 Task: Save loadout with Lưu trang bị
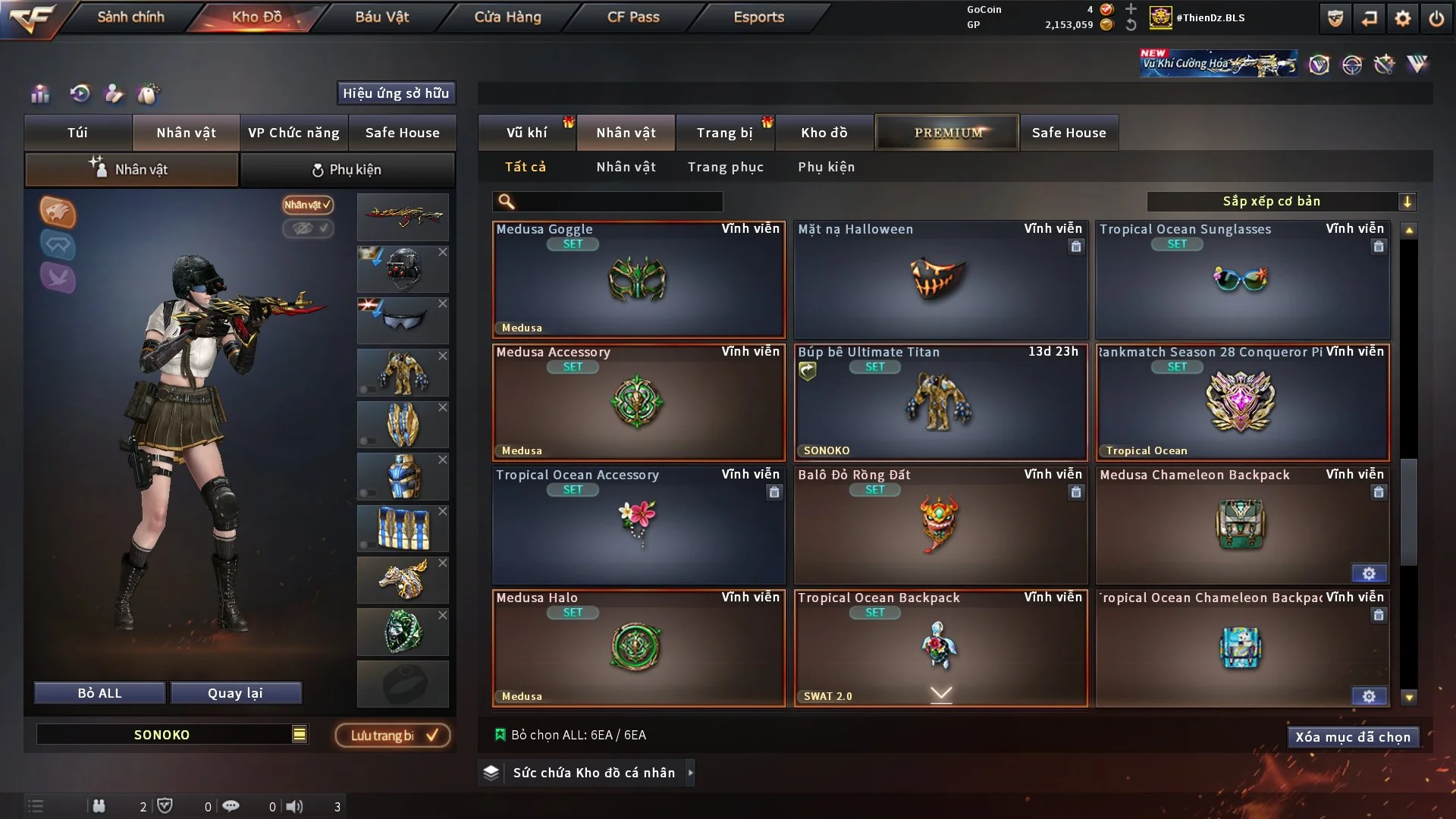pyautogui.click(x=393, y=736)
